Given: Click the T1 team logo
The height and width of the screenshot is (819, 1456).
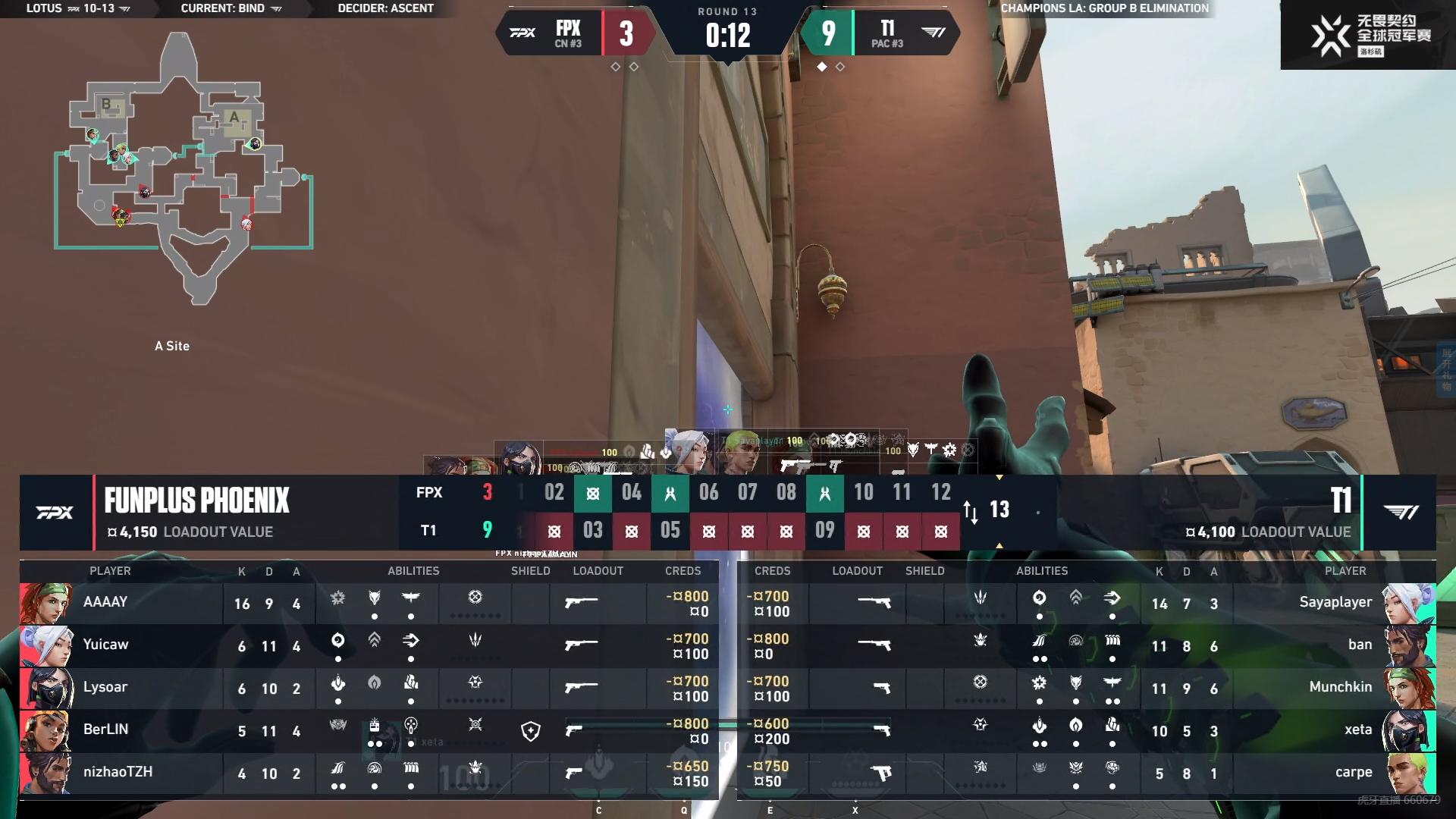Looking at the screenshot, I should (x=1401, y=513).
